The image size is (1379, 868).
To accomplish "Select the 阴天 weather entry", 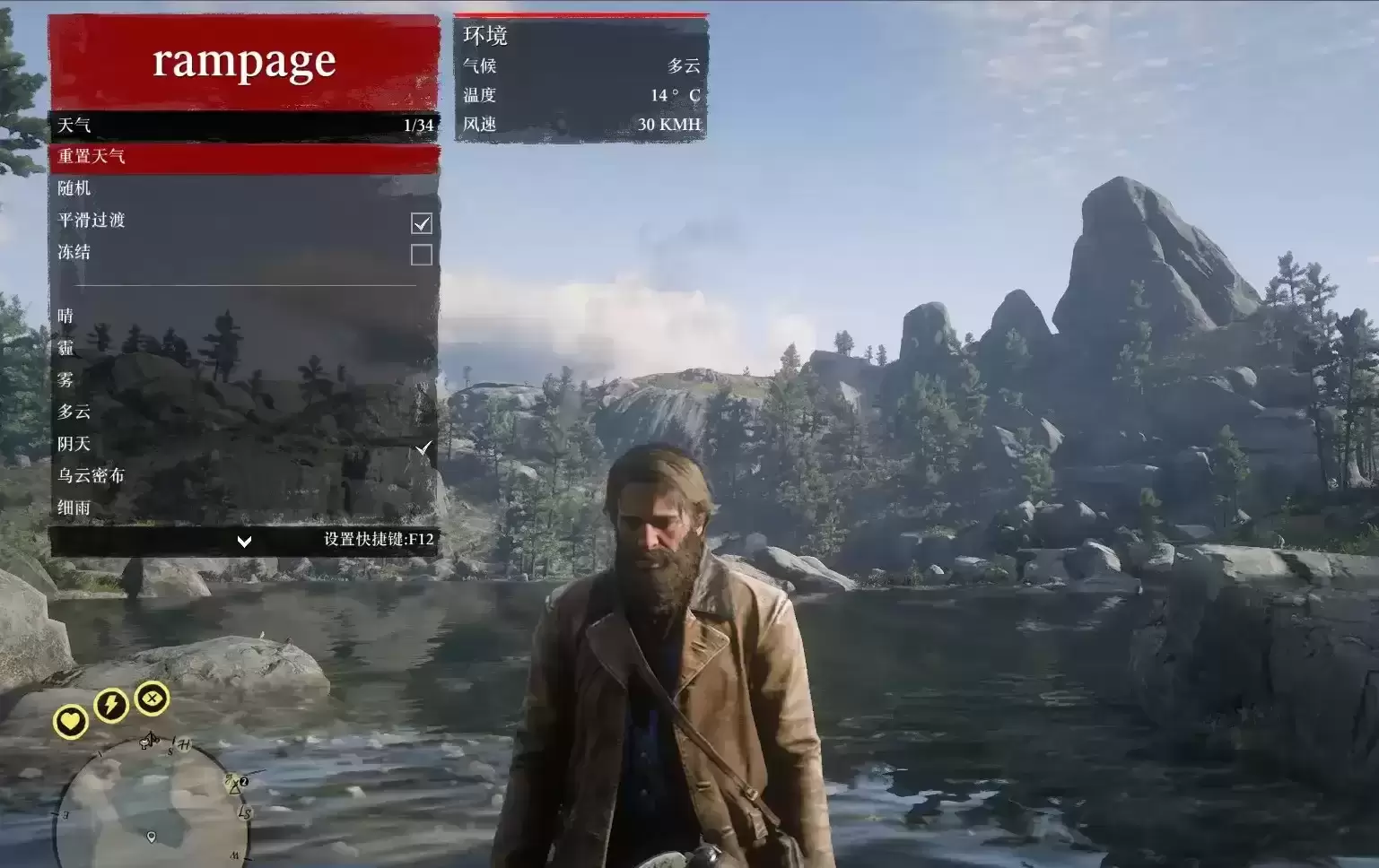I will (x=243, y=444).
